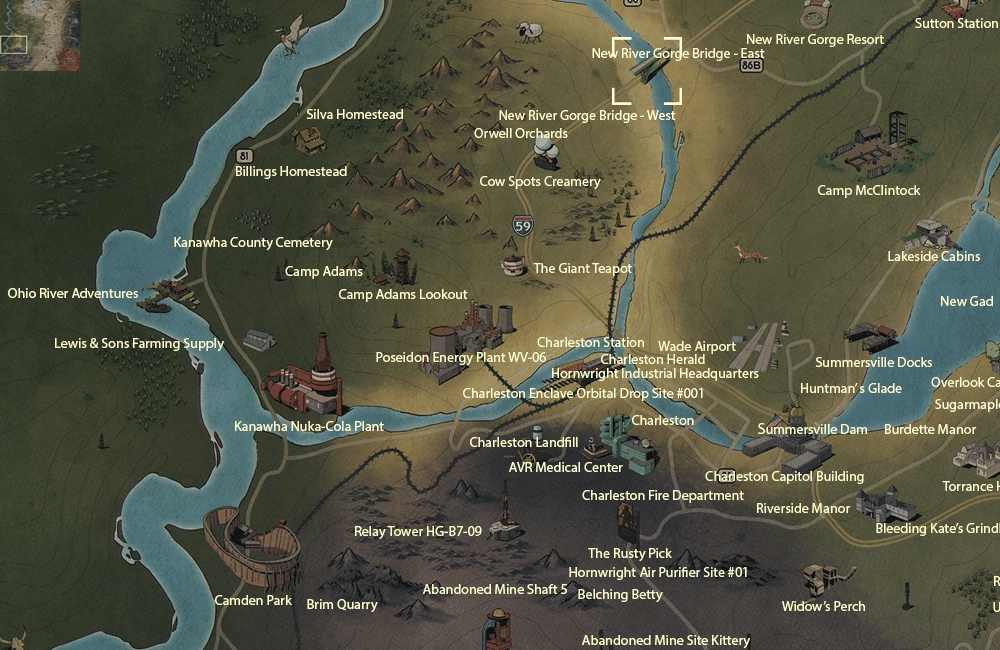Select Lewis & Sons Farming Supply marker
Screen dimensions: 1000x650
coord(258,340)
